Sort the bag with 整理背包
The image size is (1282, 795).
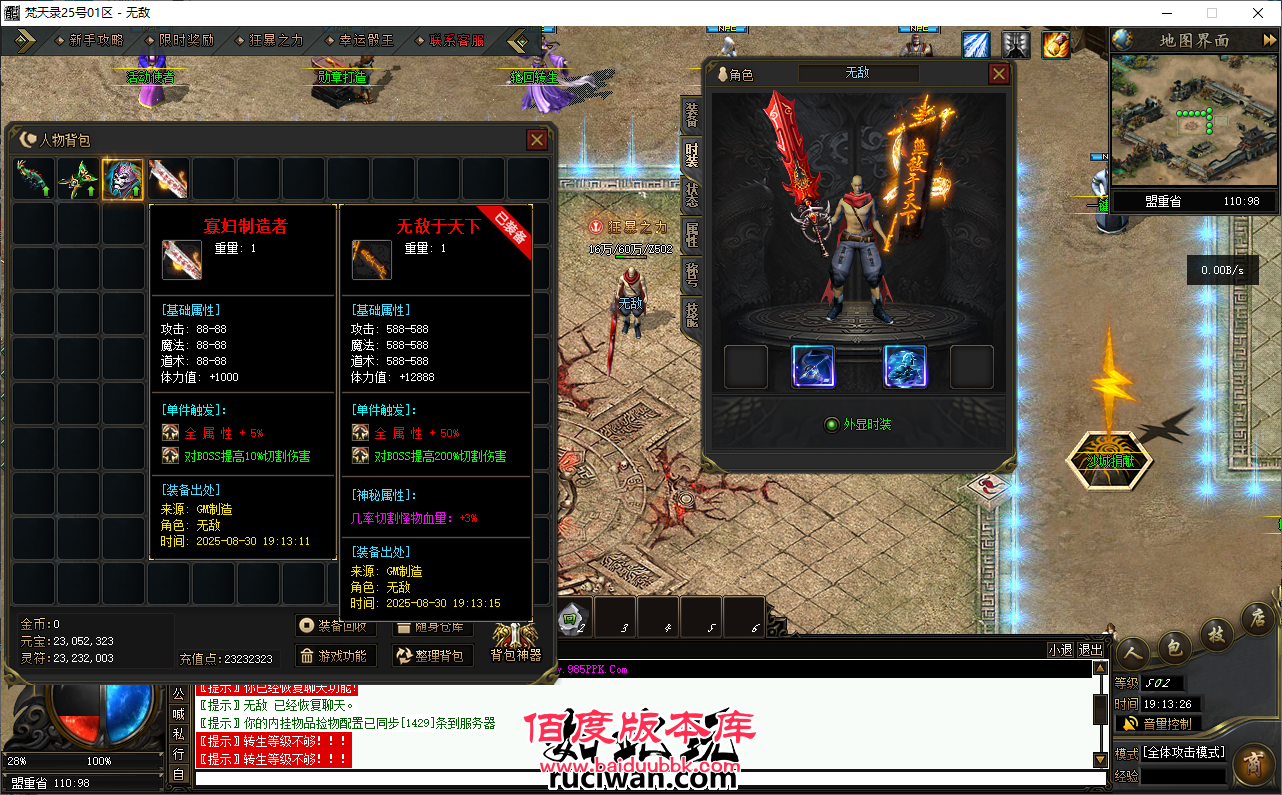click(432, 656)
